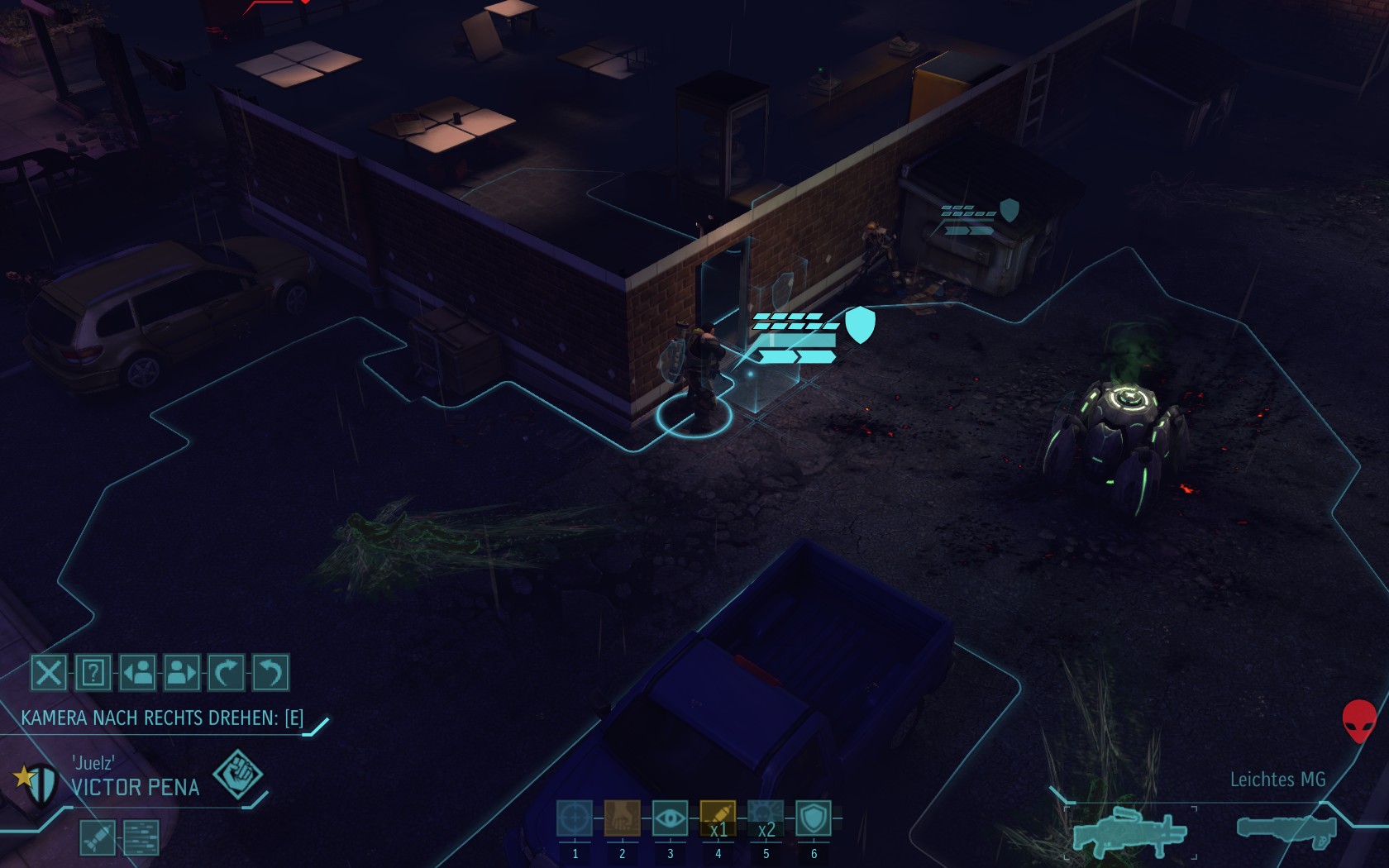Activate the Hunker Down shield ability

point(814,819)
